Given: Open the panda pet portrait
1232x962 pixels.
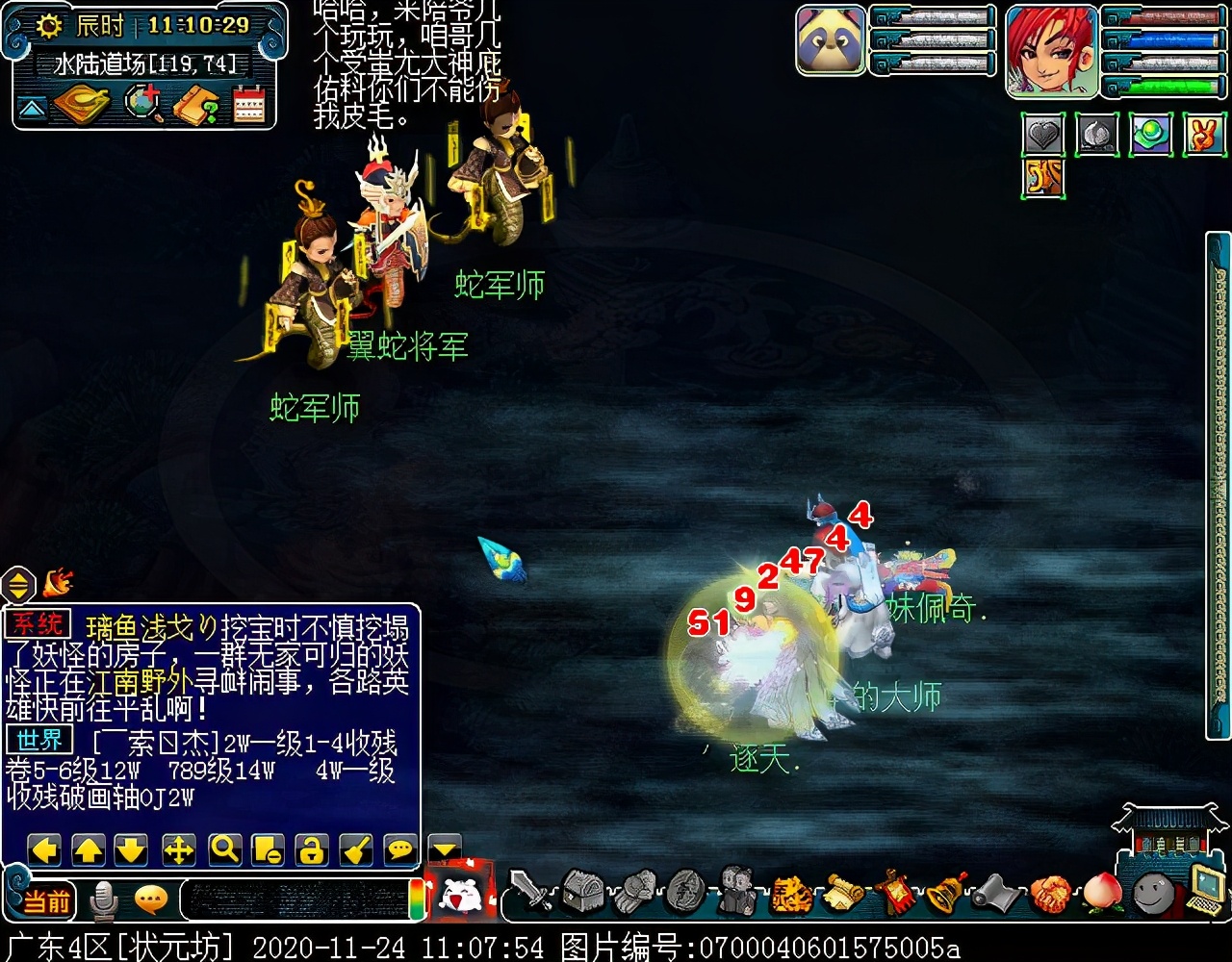Looking at the screenshot, I should coord(831,39).
